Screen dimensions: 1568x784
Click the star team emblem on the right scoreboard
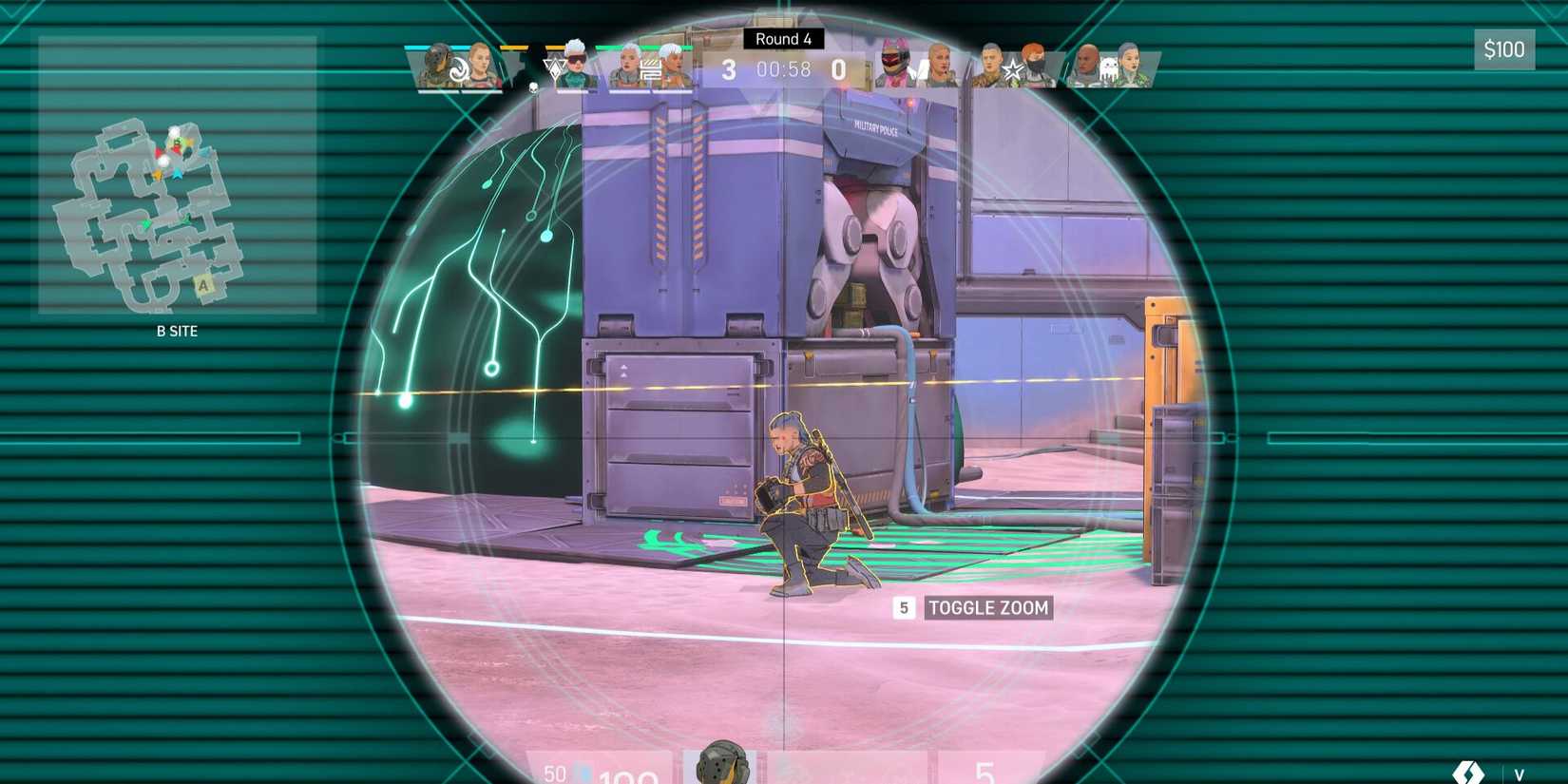pyautogui.click(x=1013, y=70)
